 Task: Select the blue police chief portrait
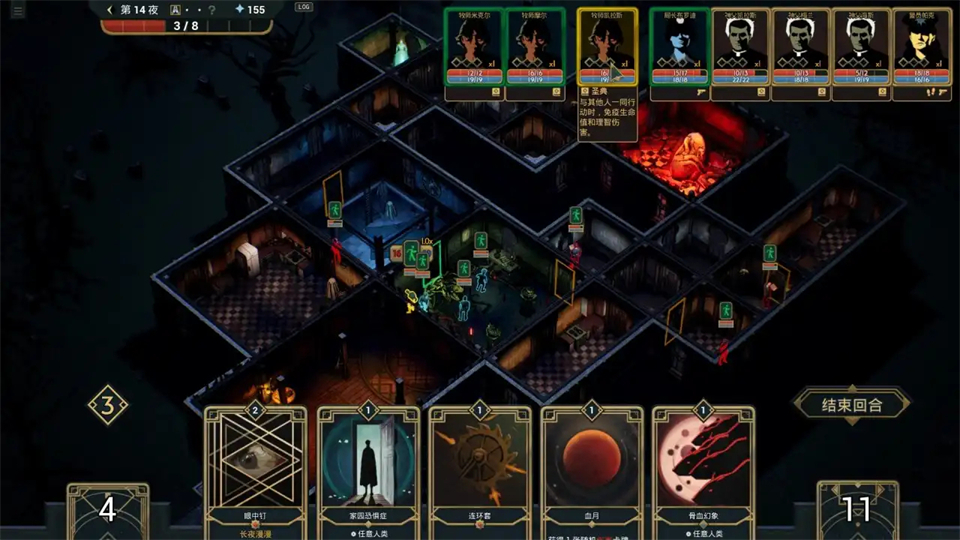coord(680,45)
